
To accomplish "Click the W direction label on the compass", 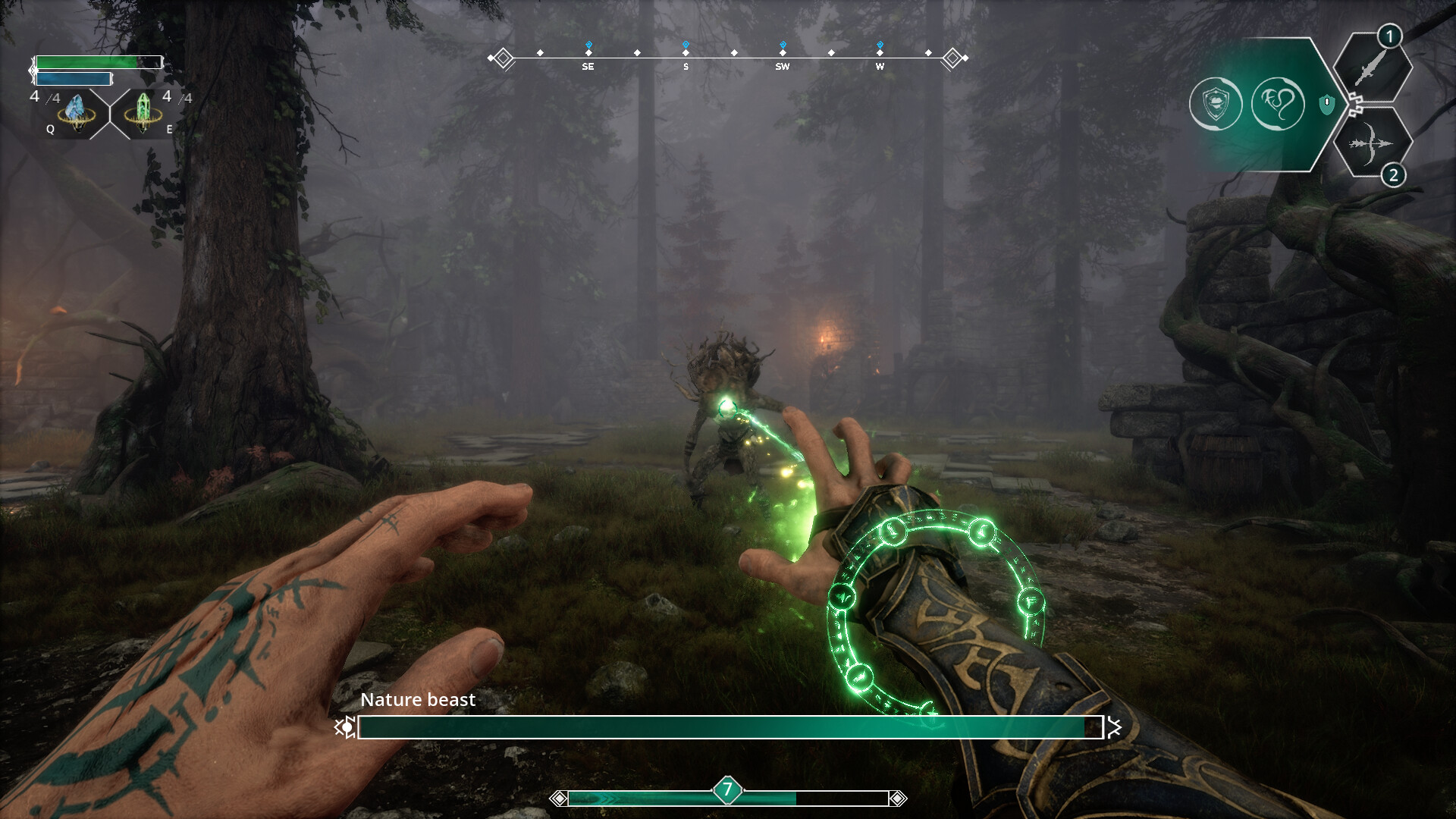I will [880, 66].
